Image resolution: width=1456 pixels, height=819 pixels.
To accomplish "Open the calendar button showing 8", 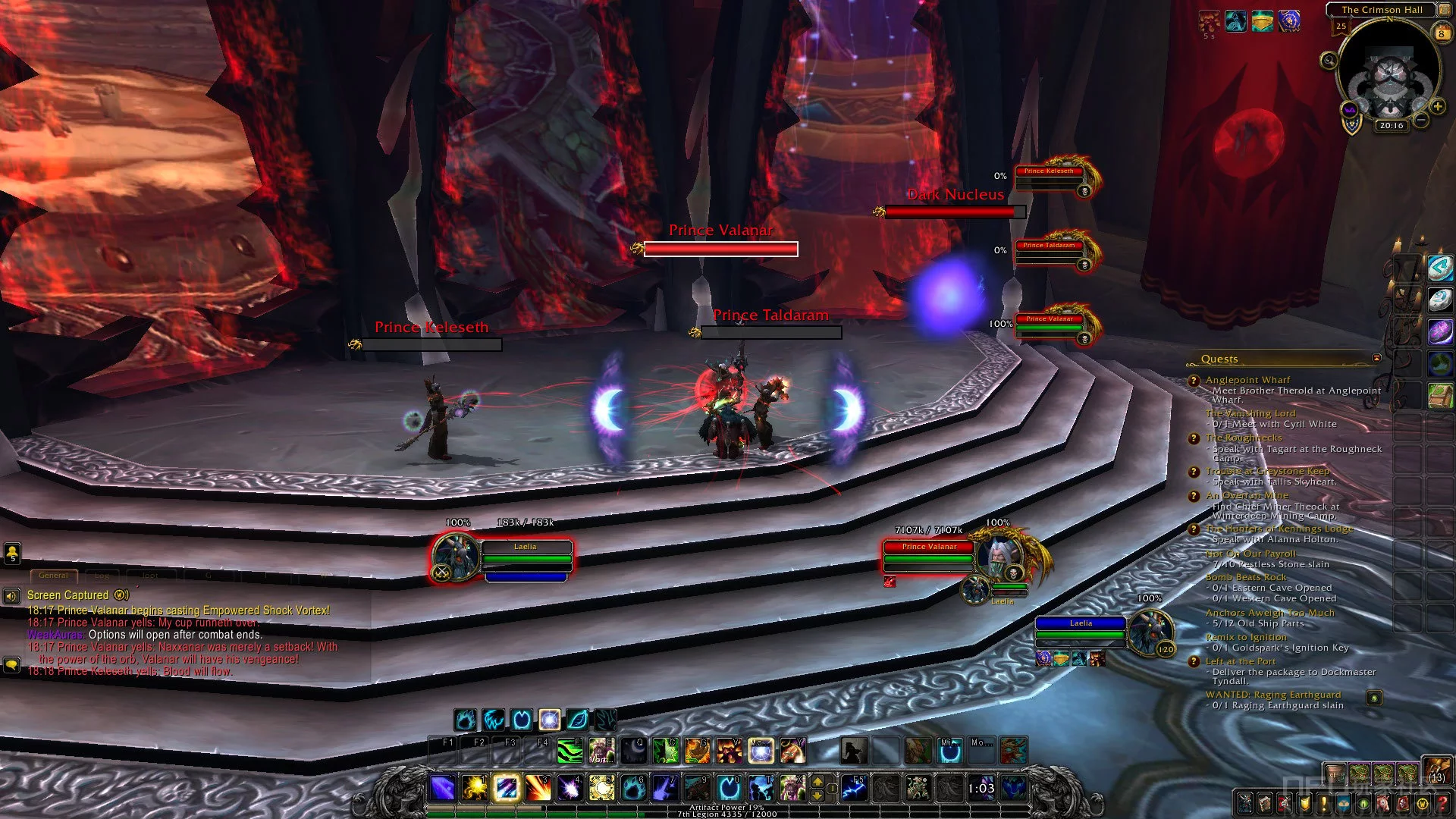I will [x=1441, y=33].
